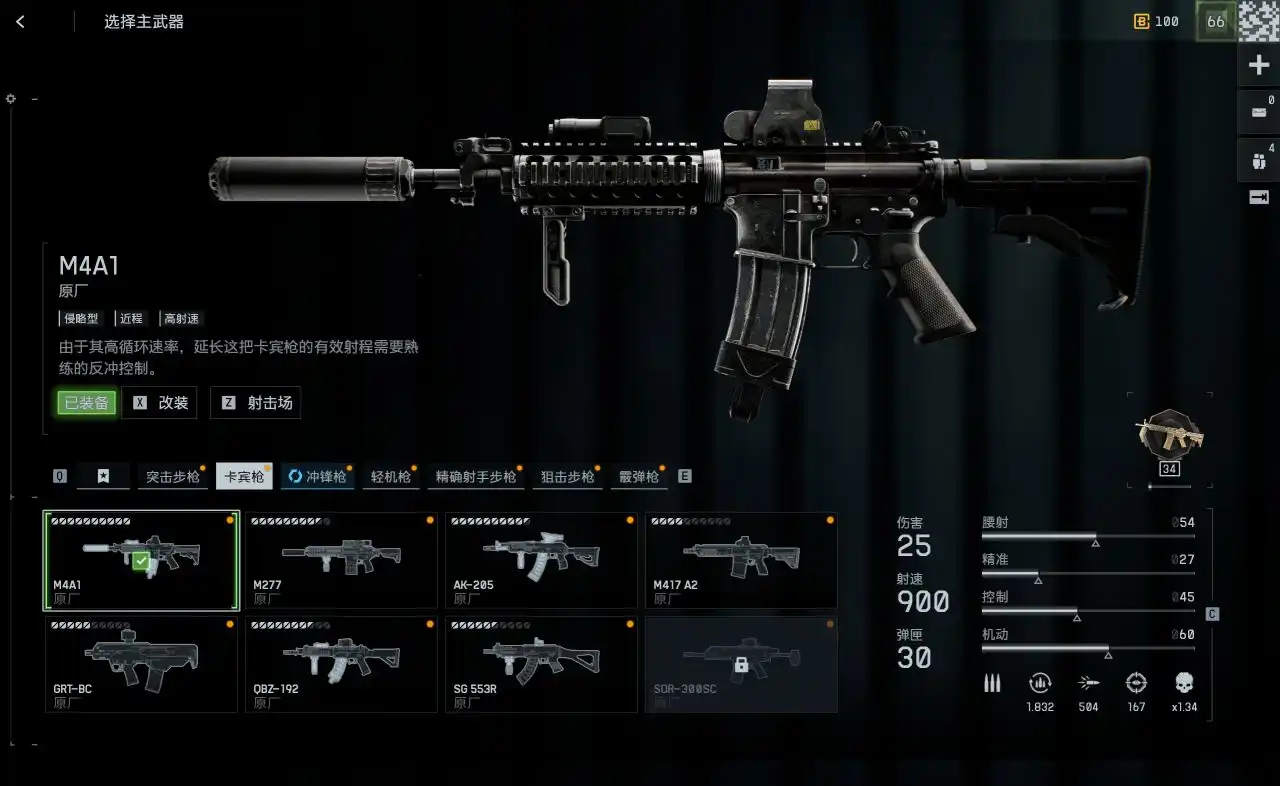This screenshot has width=1280, height=786.
Task: Pick the AK-205 weapon tile
Action: 541,560
